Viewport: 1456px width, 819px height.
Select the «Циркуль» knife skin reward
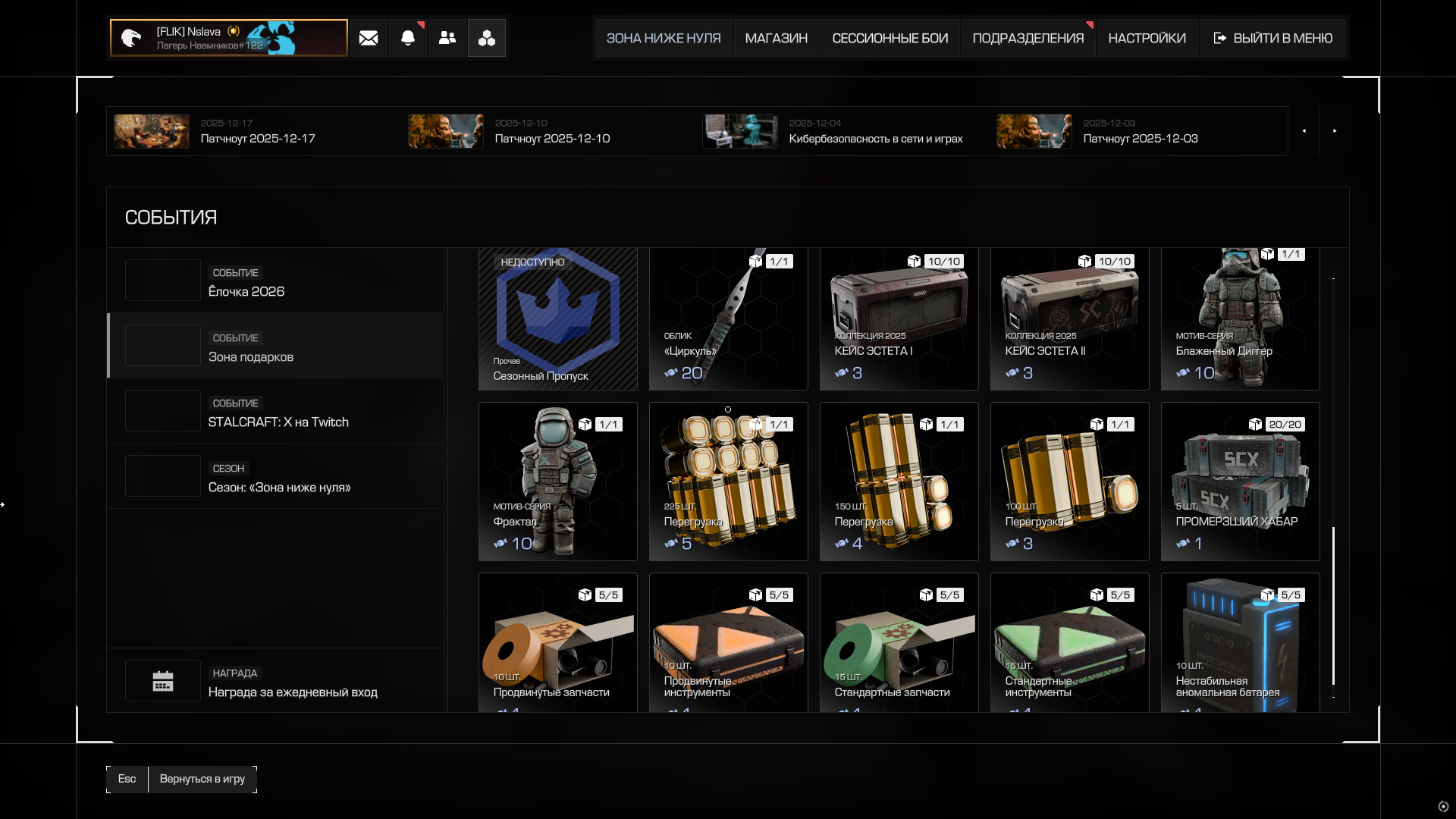(728, 319)
